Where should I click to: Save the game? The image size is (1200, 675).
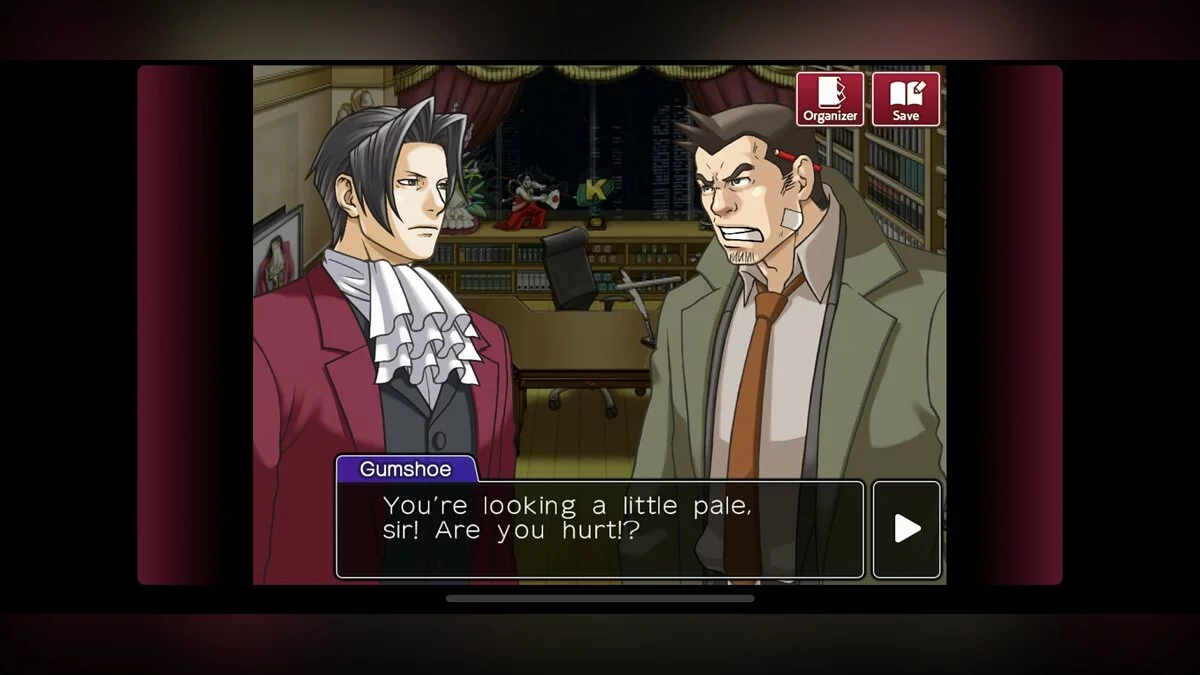(906, 99)
